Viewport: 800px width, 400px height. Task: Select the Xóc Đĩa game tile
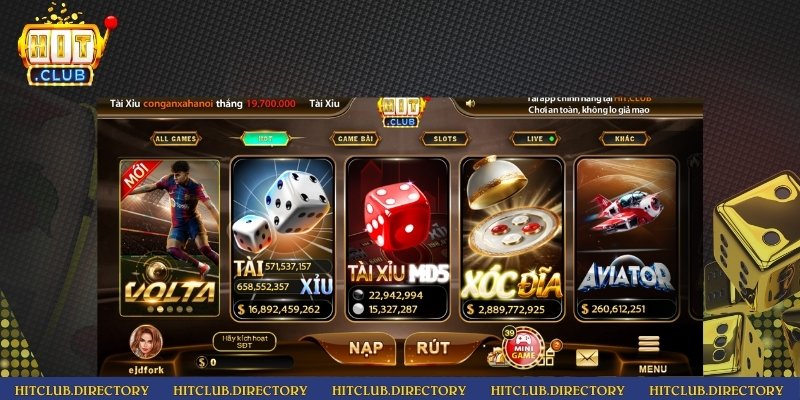click(512, 237)
